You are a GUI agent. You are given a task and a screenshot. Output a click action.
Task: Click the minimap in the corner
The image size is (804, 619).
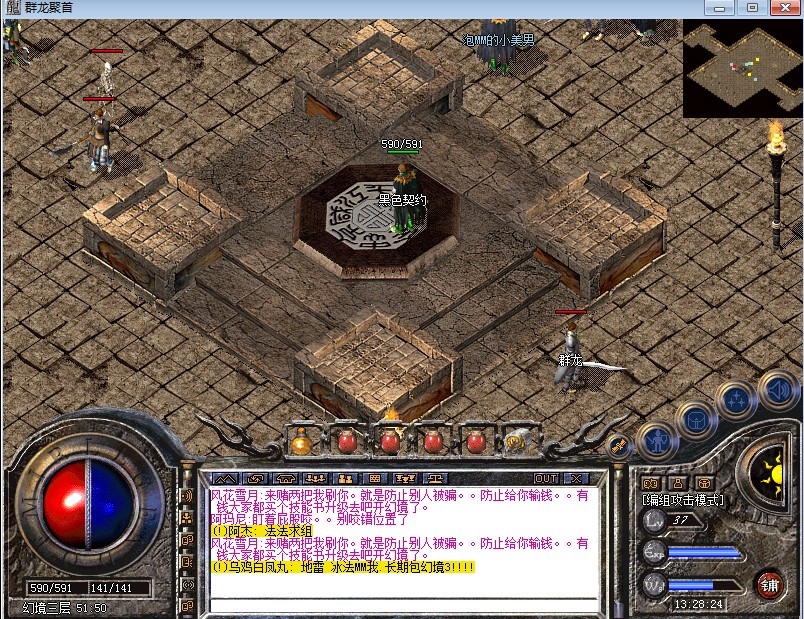pos(742,68)
